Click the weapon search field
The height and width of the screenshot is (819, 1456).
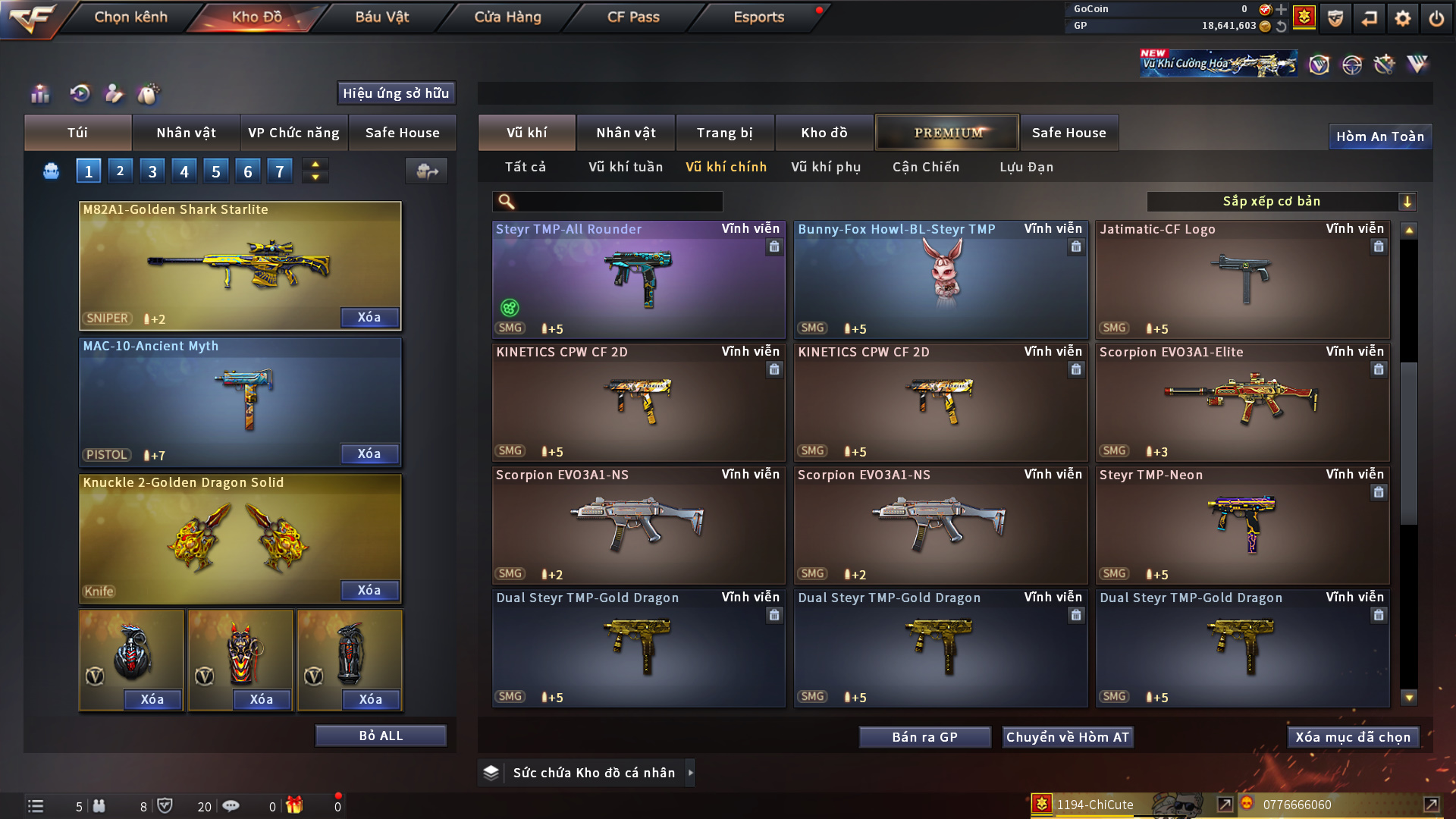coord(618,201)
